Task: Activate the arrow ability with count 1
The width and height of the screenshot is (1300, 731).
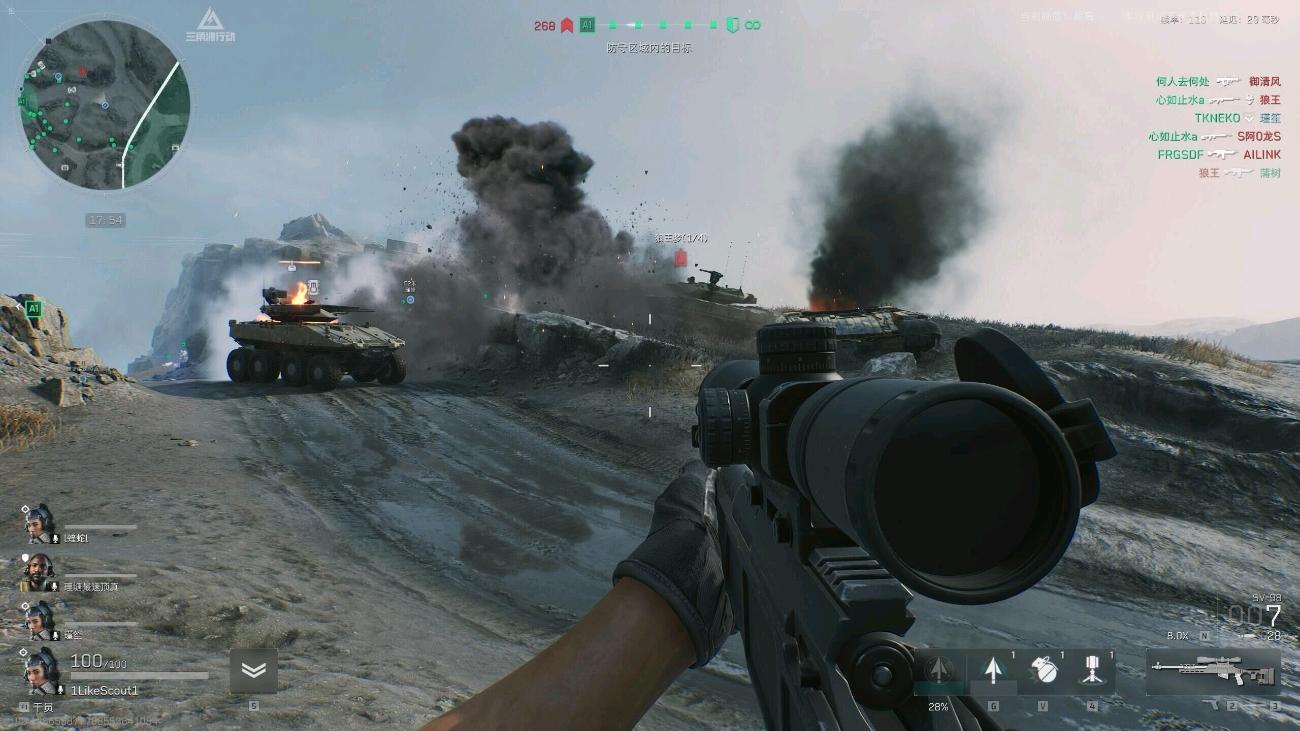Action: pyautogui.click(x=992, y=670)
